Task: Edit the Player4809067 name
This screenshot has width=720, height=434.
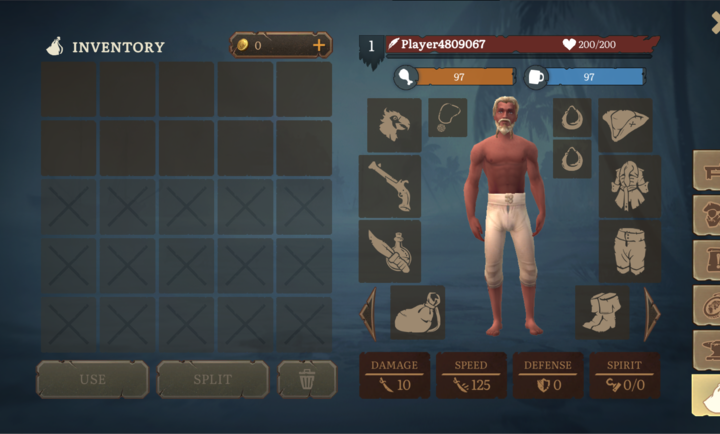Action: pos(443,45)
